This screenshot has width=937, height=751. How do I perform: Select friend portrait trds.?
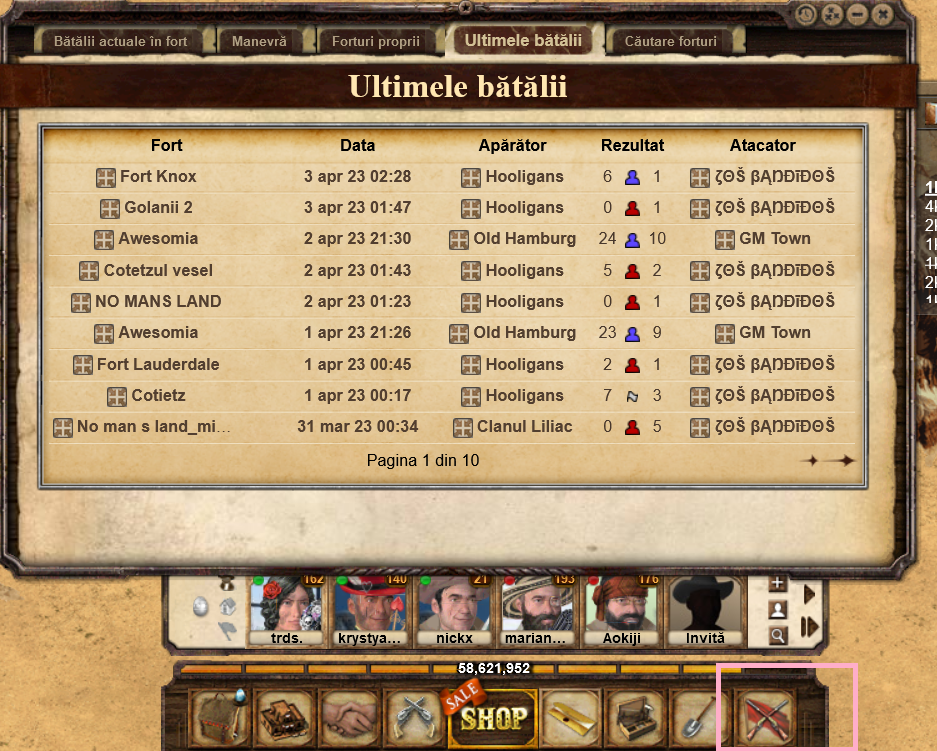286,608
